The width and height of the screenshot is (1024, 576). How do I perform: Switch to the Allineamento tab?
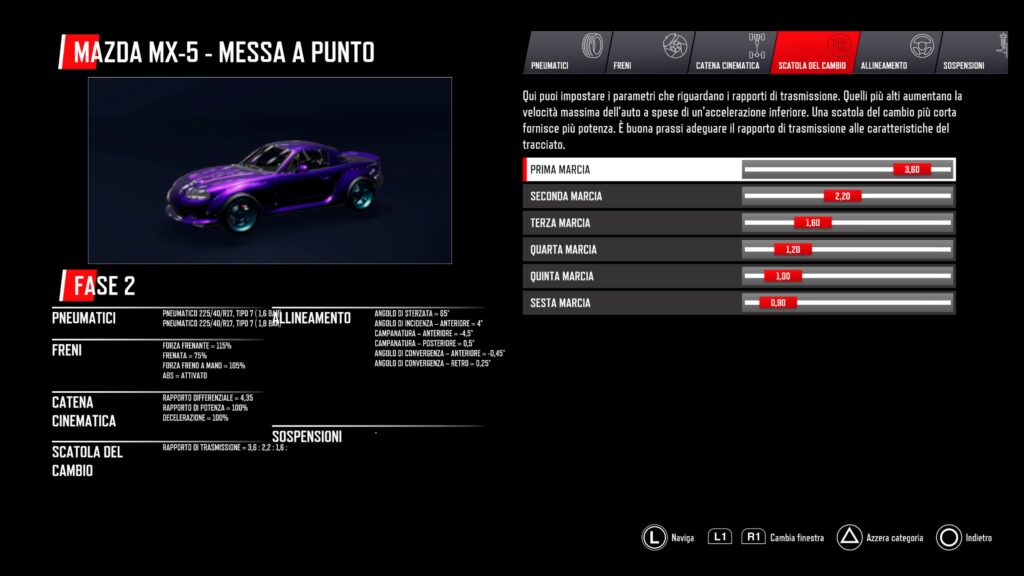894,53
